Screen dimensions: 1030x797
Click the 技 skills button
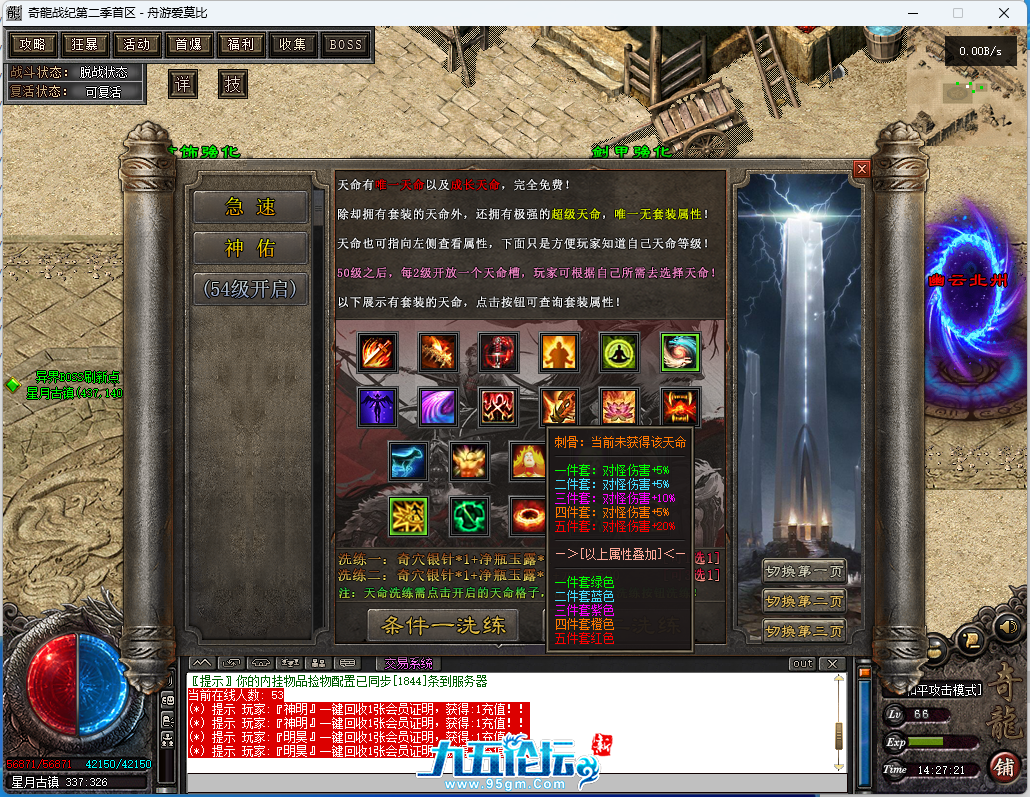[232, 84]
